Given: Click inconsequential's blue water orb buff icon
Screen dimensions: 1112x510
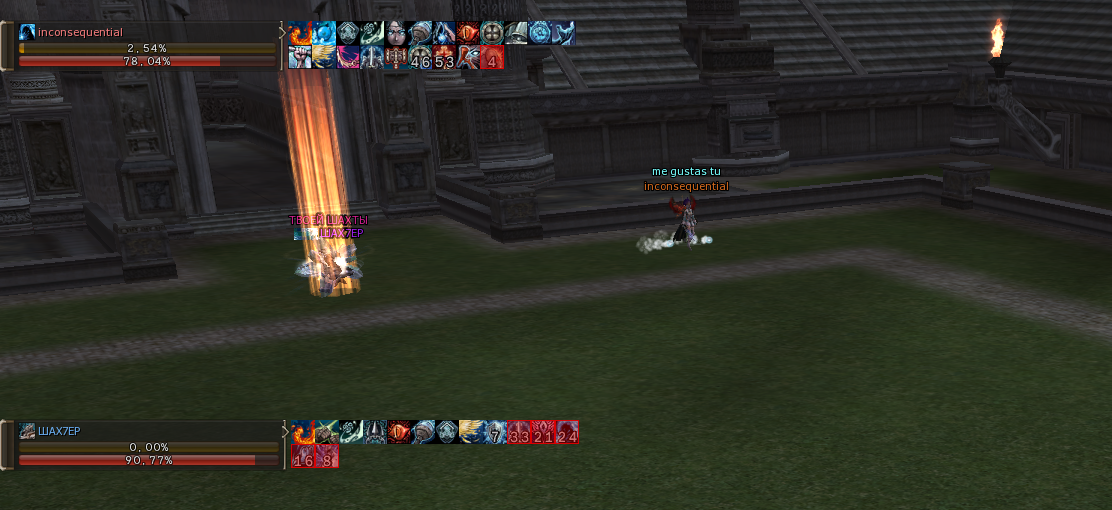Looking at the screenshot, I should point(324,33).
